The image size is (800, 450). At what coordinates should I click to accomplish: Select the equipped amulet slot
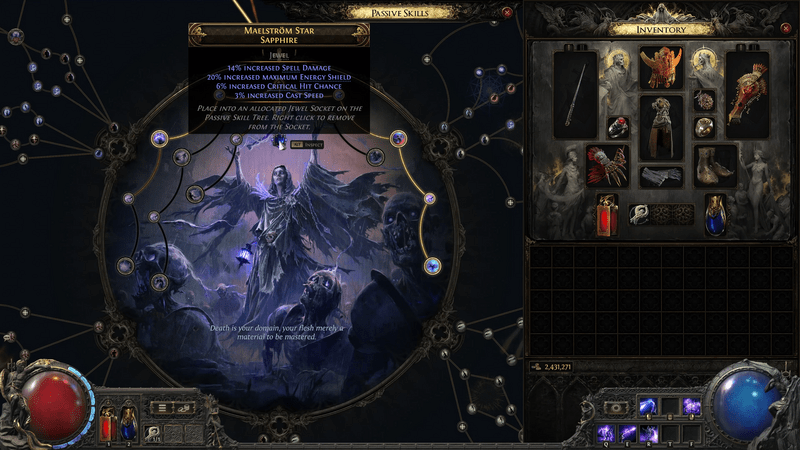[704, 102]
